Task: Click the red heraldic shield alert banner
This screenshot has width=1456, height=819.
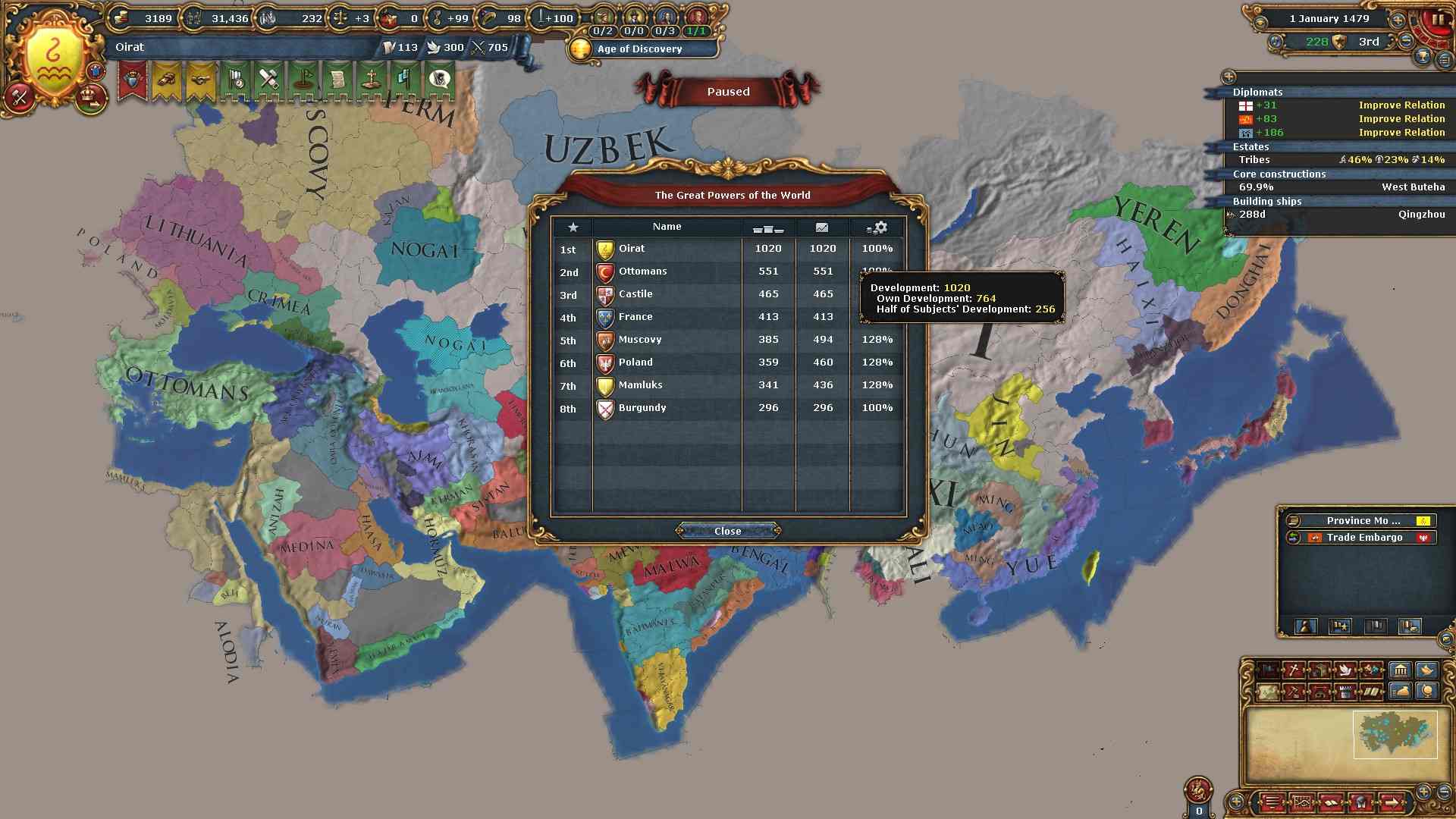Action: (x=133, y=80)
